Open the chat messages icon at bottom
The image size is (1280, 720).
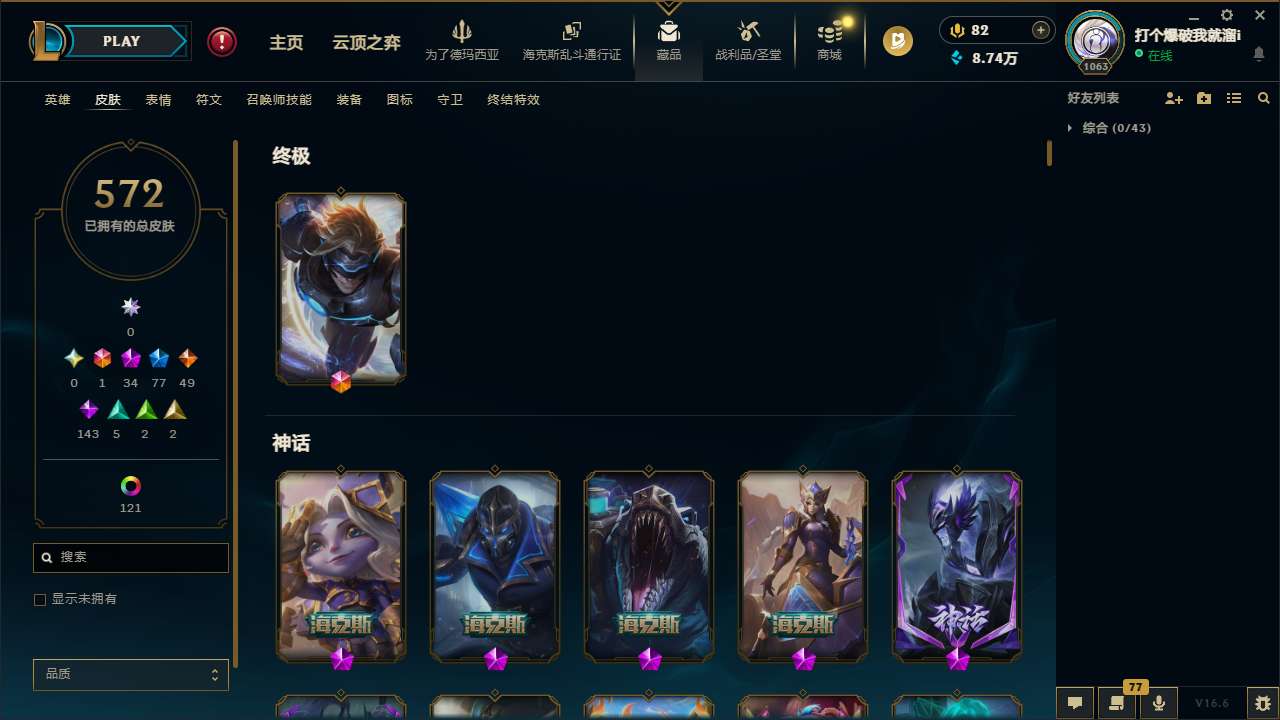tap(1075, 703)
